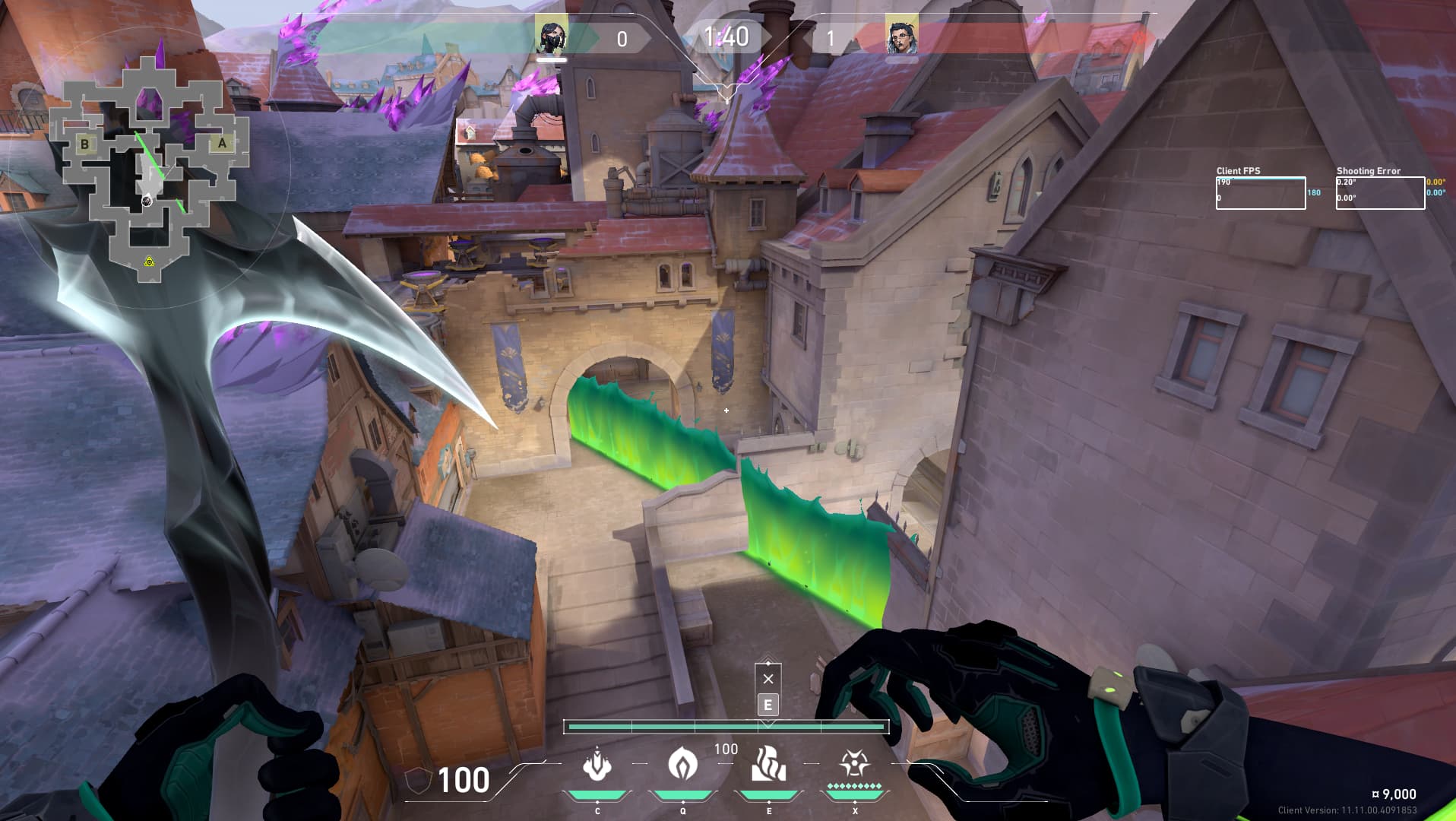Click the left team player portrait
Image resolution: width=1456 pixels, height=821 pixels.
(551, 35)
